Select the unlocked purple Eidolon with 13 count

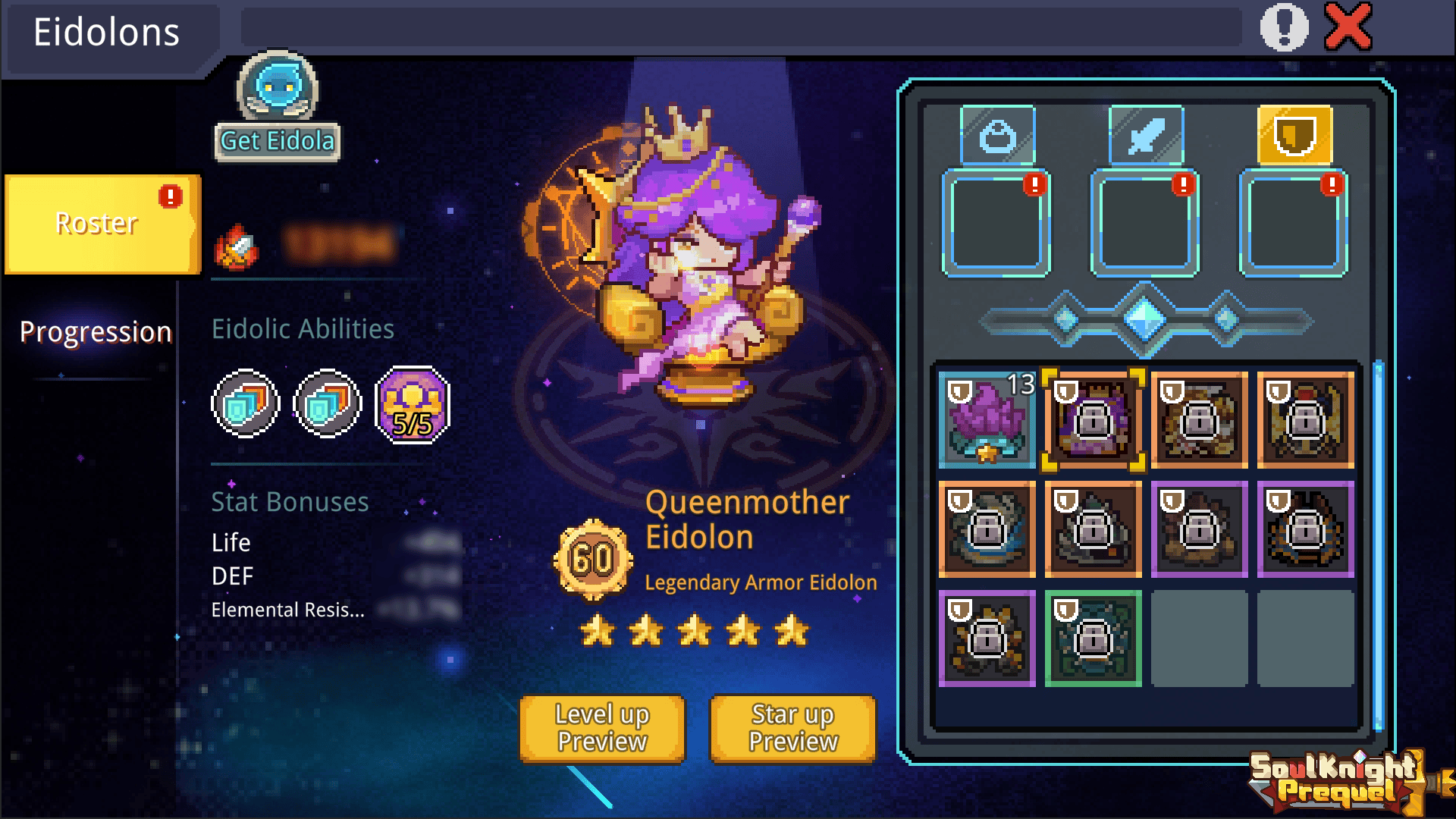987,419
